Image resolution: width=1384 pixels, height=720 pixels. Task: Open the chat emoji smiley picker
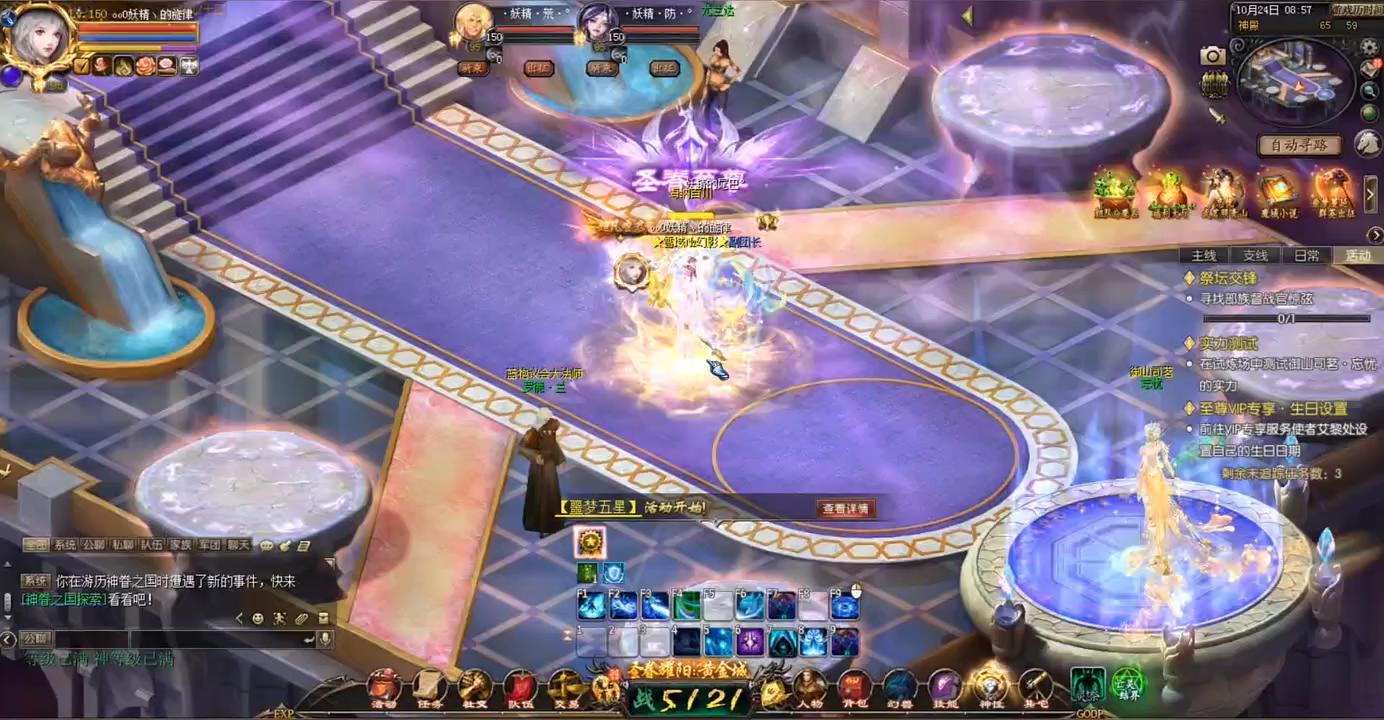pyautogui.click(x=258, y=619)
